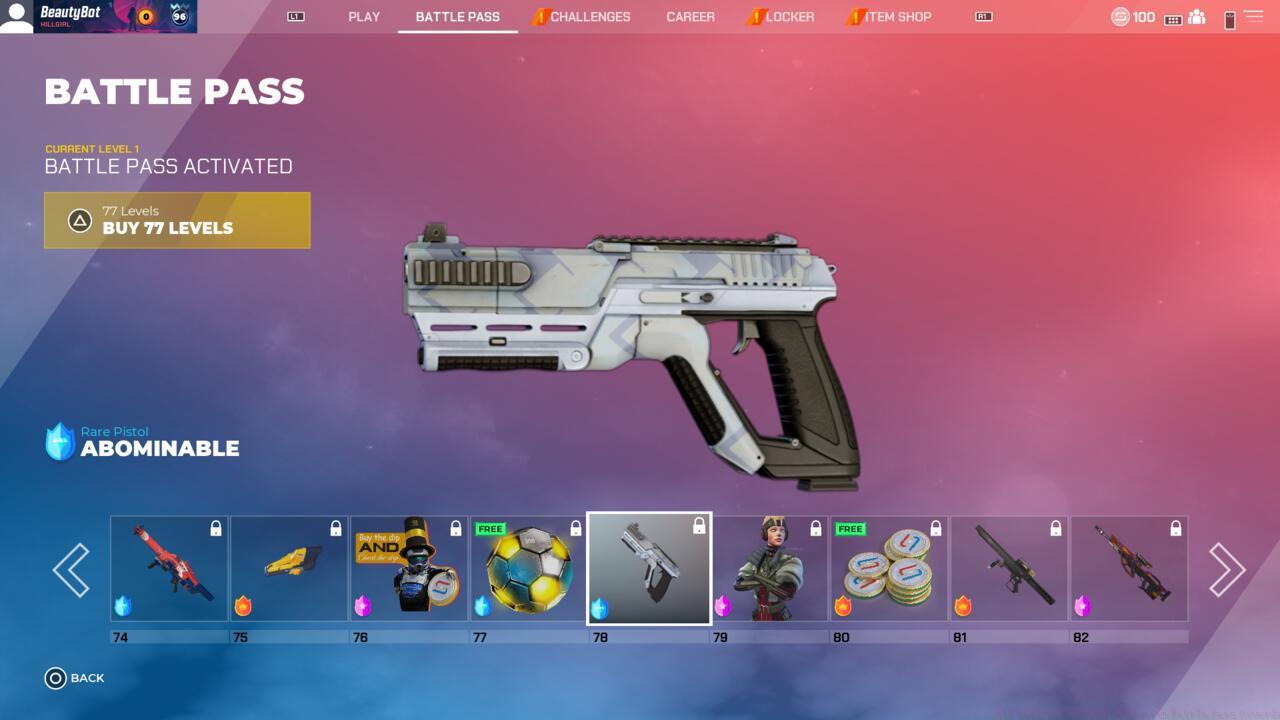The image size is (1280, 720).
Task: Visit the Item Shop tab
Action: (897, 17)
